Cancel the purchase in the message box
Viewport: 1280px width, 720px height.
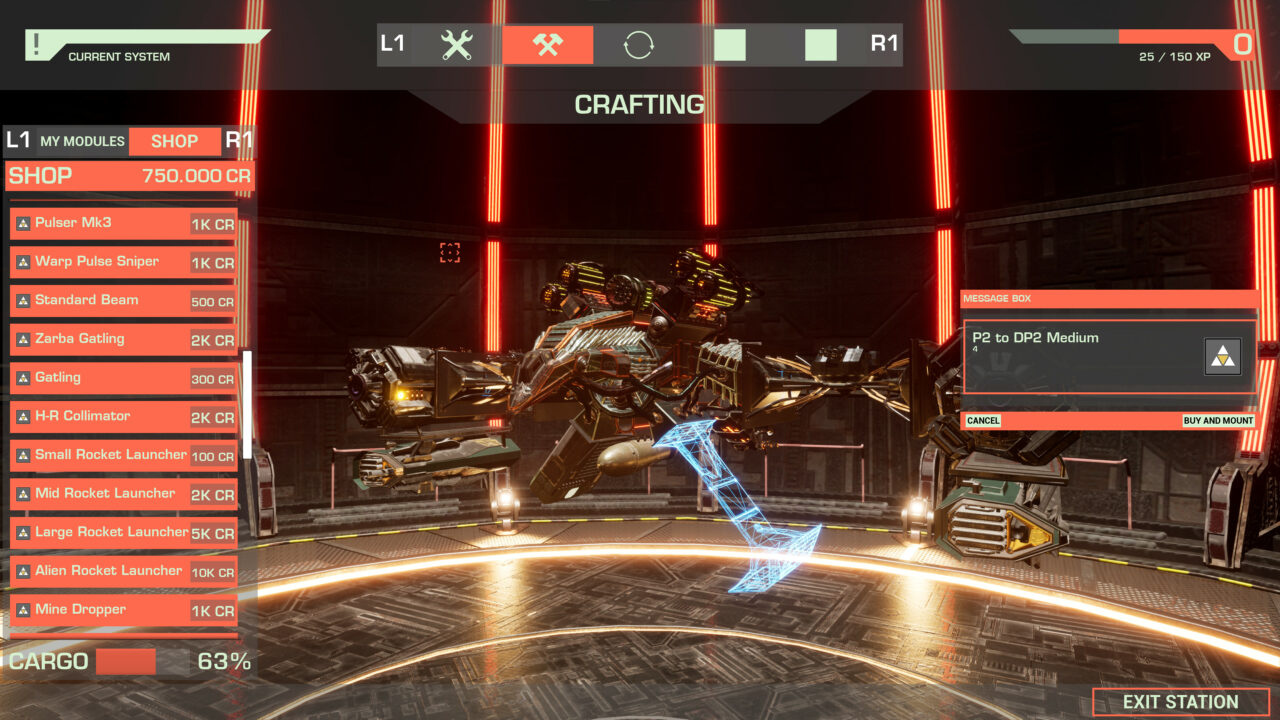click(x=981, y=420)
